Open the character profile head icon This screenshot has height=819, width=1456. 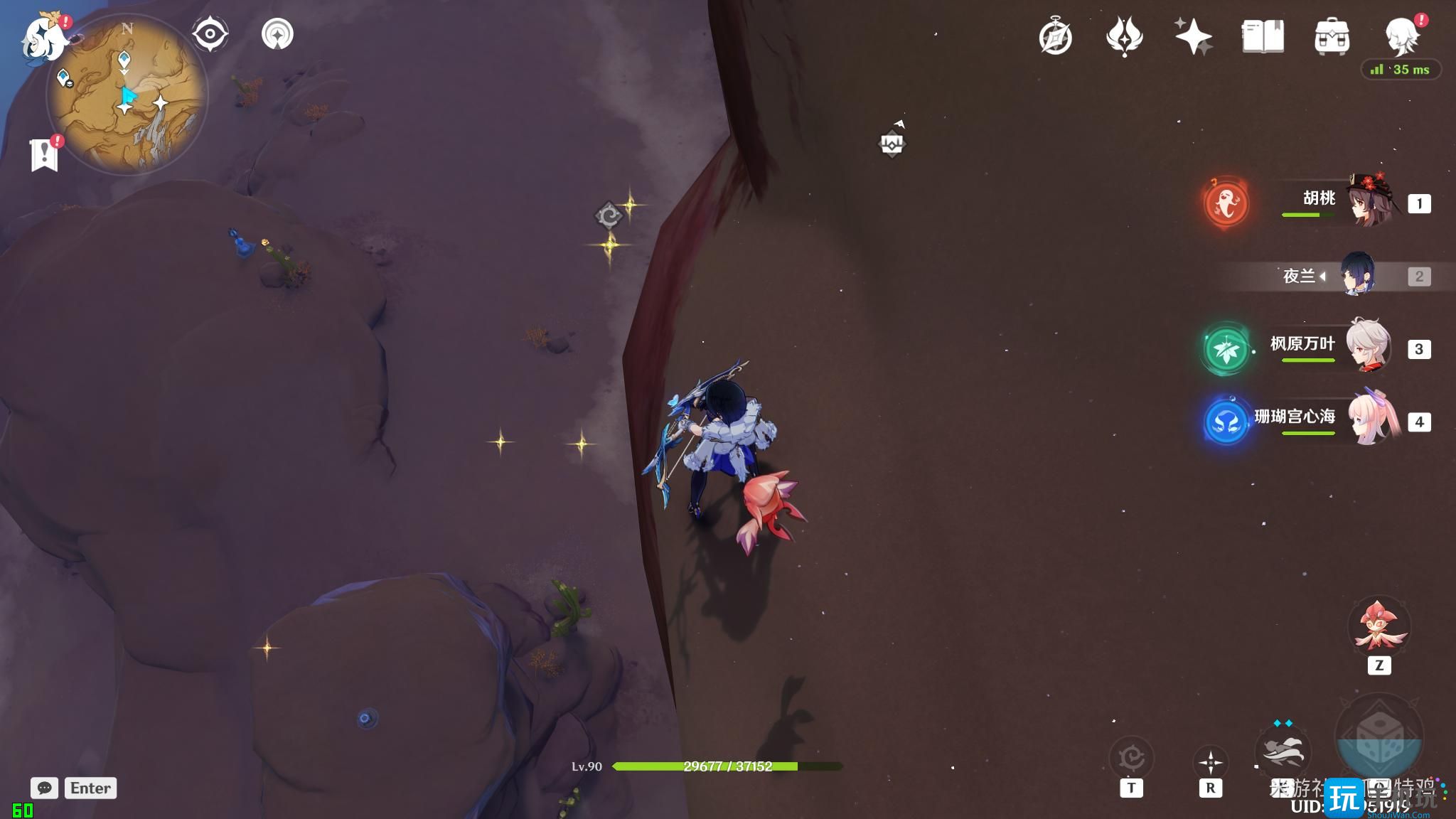coord(1401,37)
